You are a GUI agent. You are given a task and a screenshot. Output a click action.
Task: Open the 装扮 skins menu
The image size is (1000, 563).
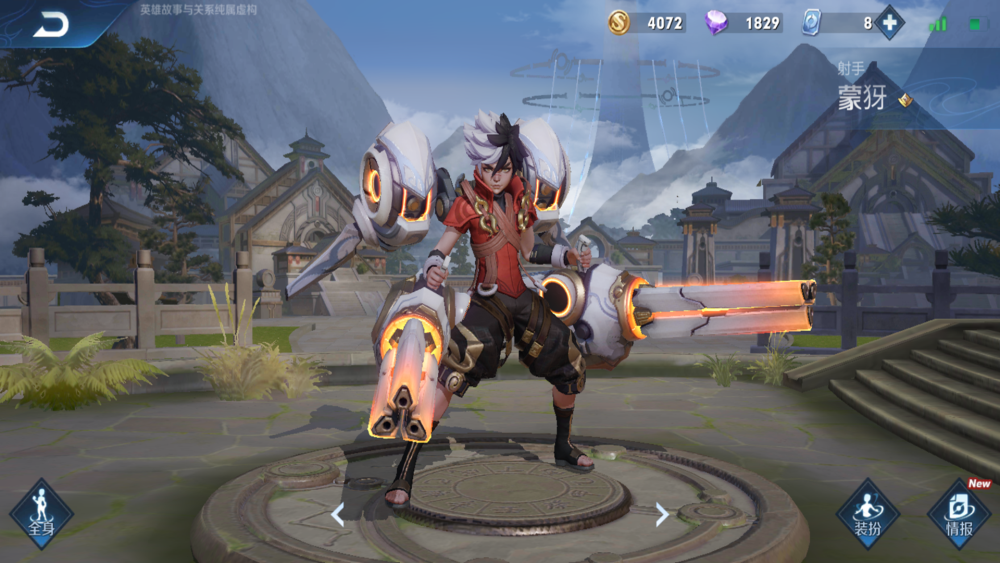pos(867,513)
